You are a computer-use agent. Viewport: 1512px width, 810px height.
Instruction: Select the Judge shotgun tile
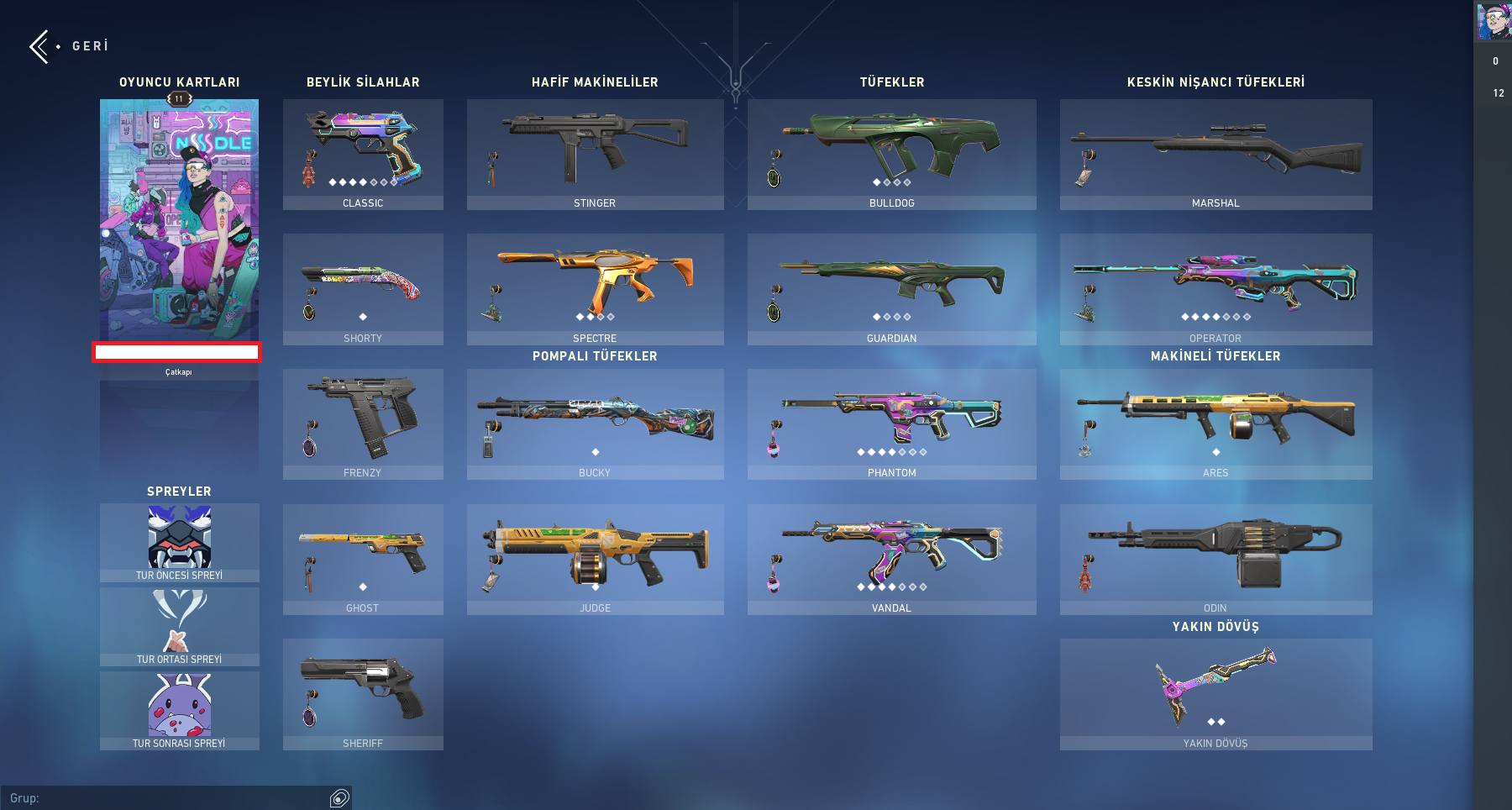[x=595, y=559]
